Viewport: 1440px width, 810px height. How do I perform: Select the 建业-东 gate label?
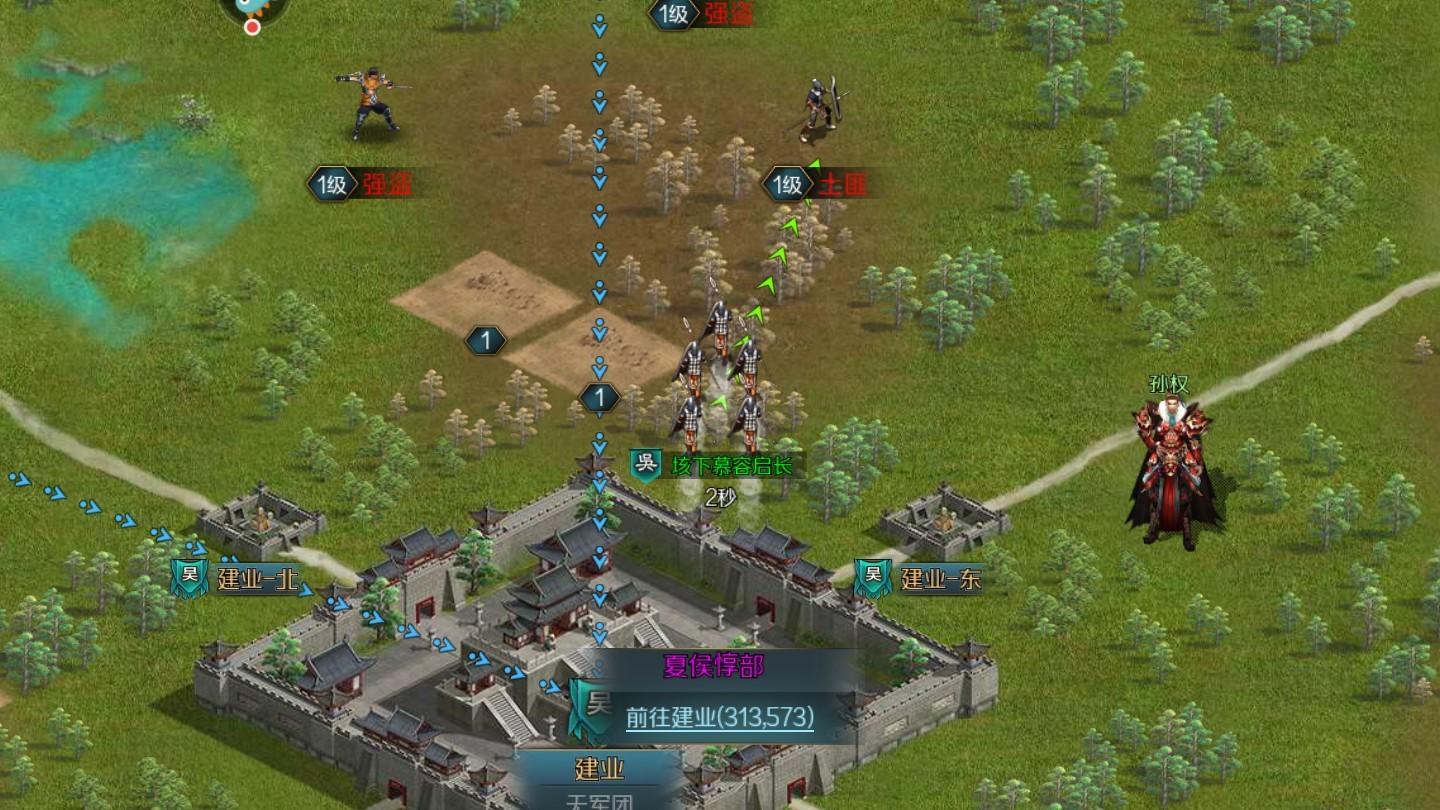(940, 578)
